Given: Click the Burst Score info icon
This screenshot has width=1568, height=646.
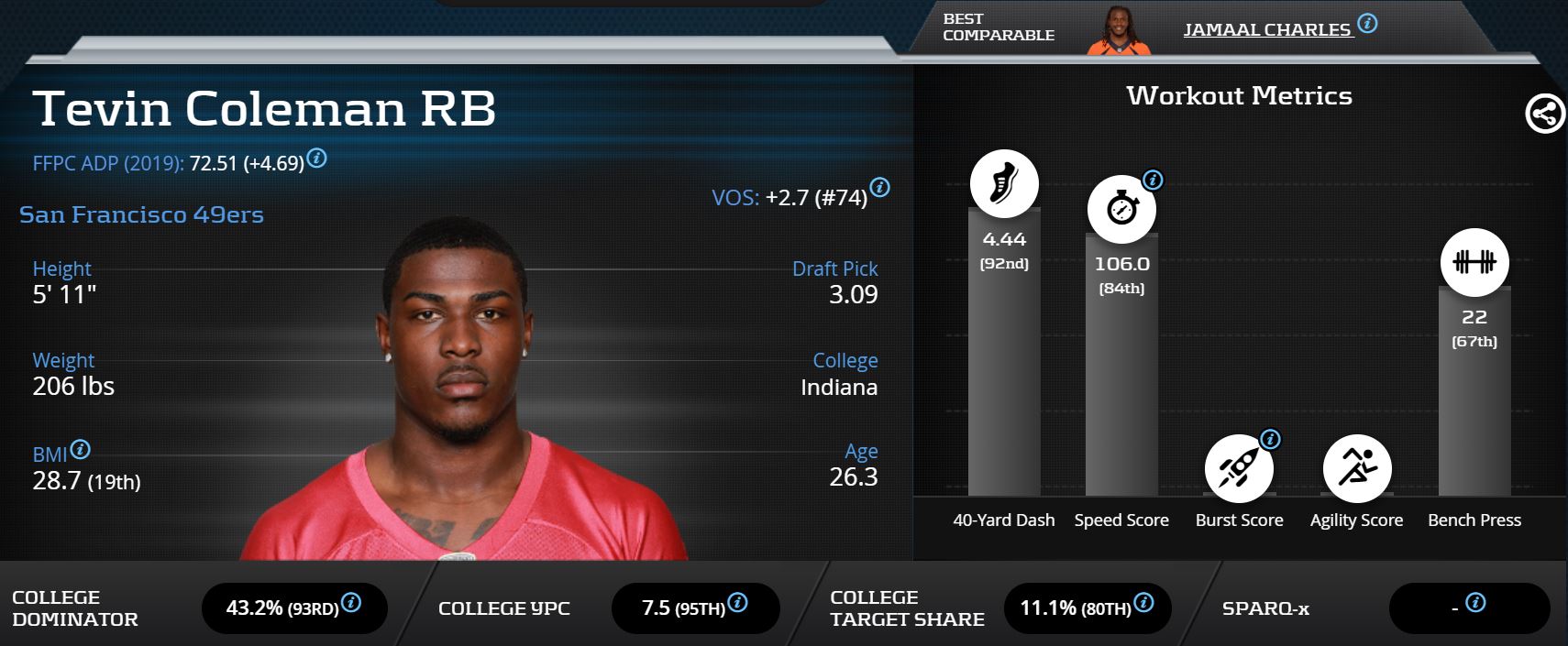Looking at the screenshot, I should pyautogui.click(x=1270, y=439).
